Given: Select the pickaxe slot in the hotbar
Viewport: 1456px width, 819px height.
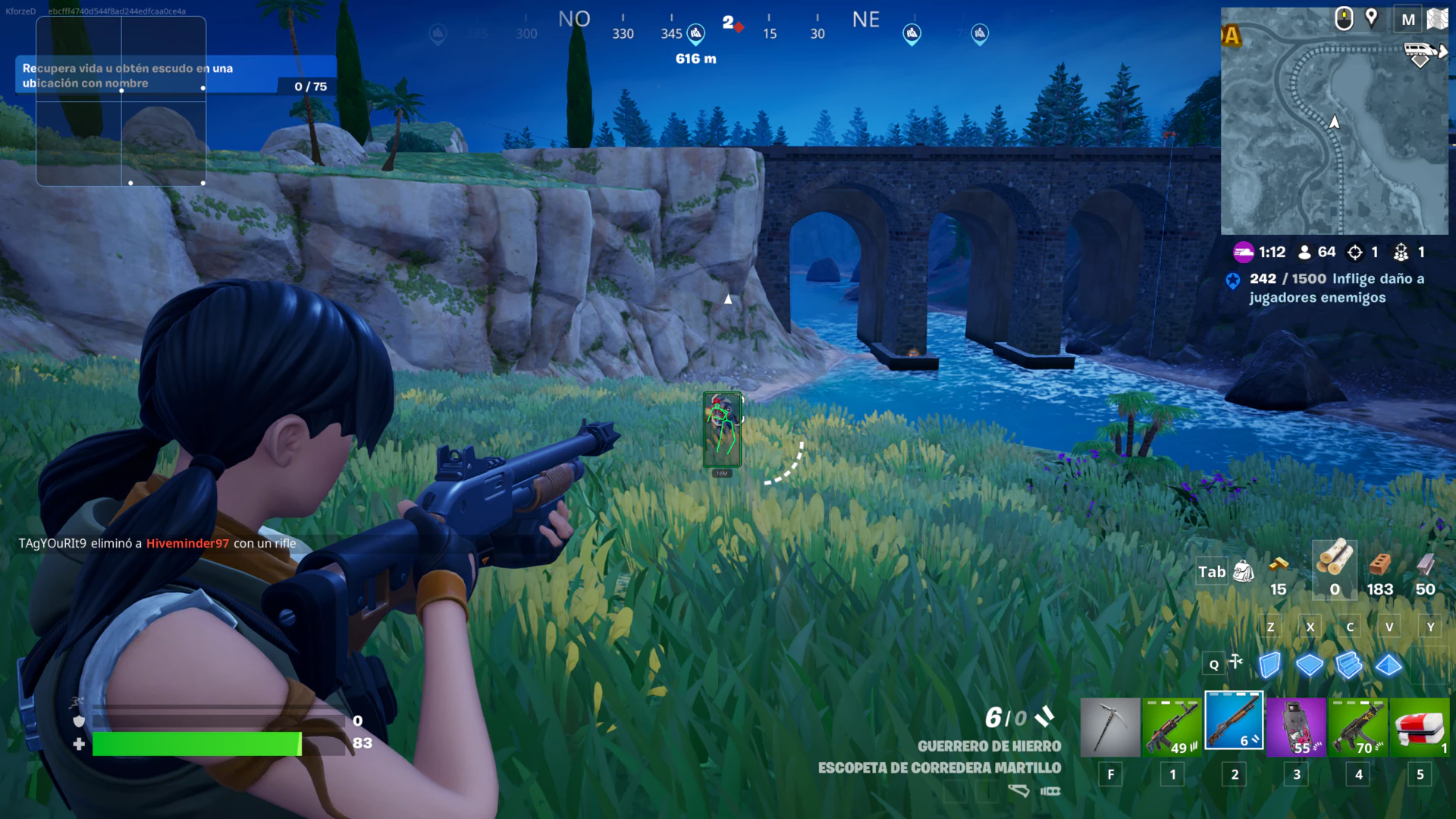Looking at the screenshot, I should [x=1109, y=727].
